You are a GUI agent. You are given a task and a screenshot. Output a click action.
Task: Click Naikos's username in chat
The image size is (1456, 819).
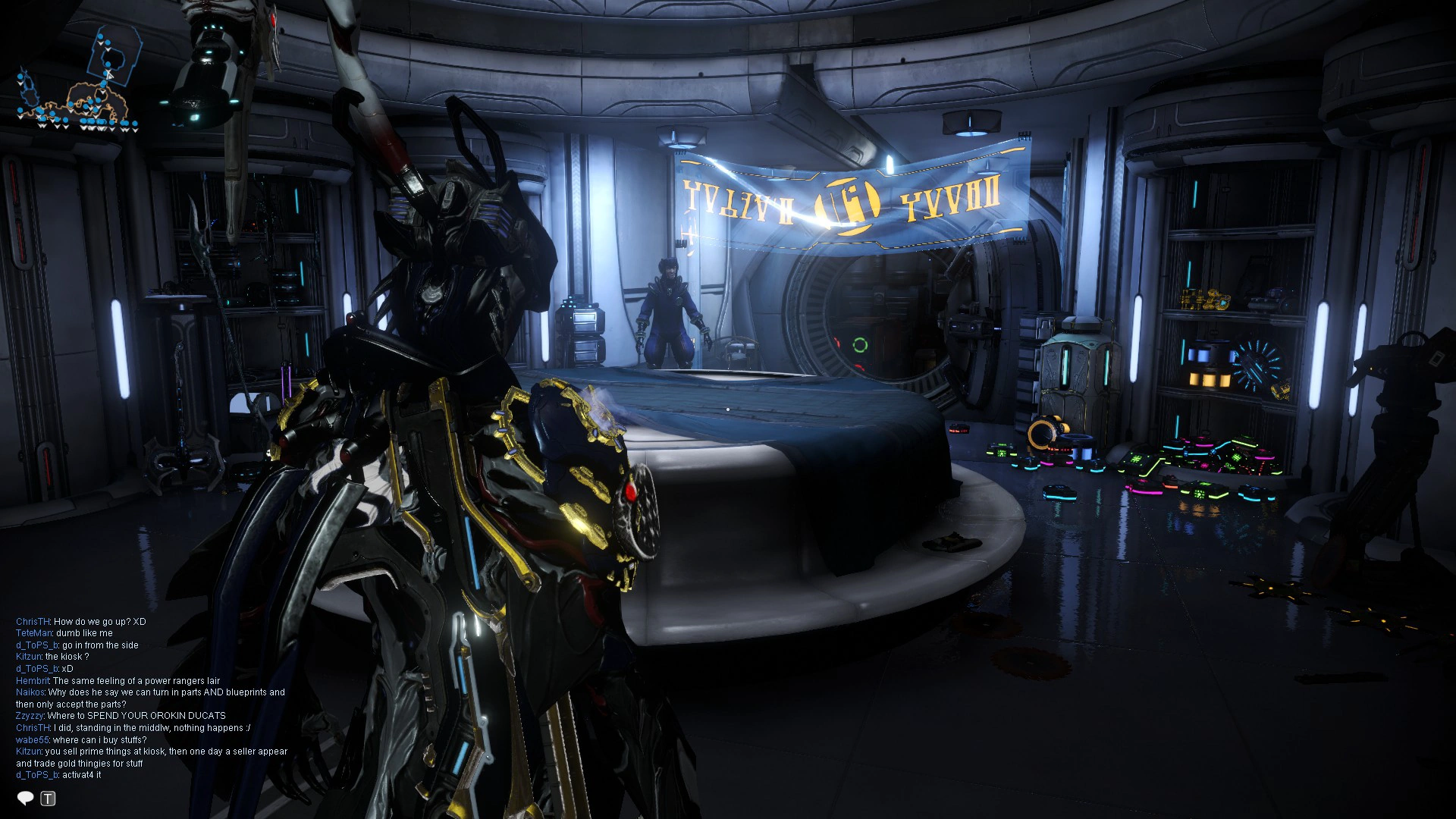30,692
